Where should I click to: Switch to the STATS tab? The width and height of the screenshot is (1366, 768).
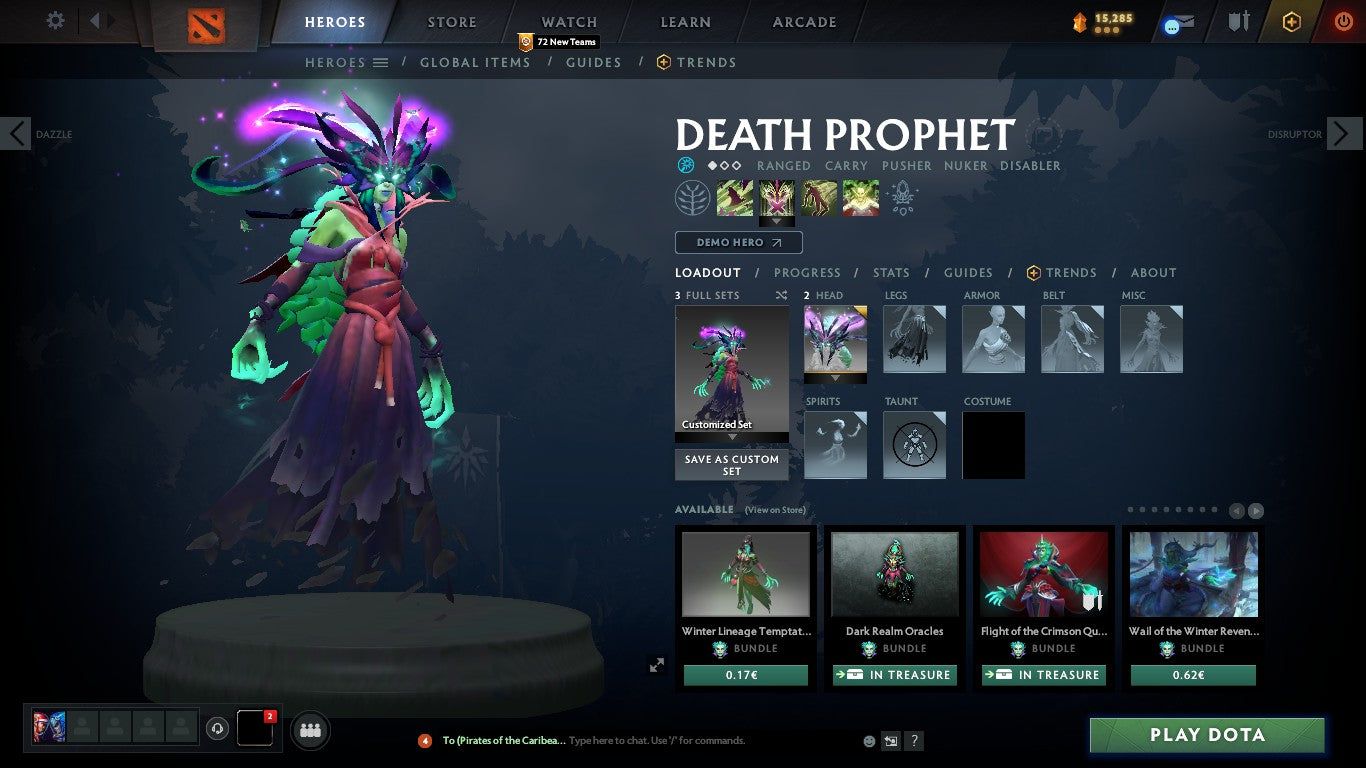click(890, 272)
